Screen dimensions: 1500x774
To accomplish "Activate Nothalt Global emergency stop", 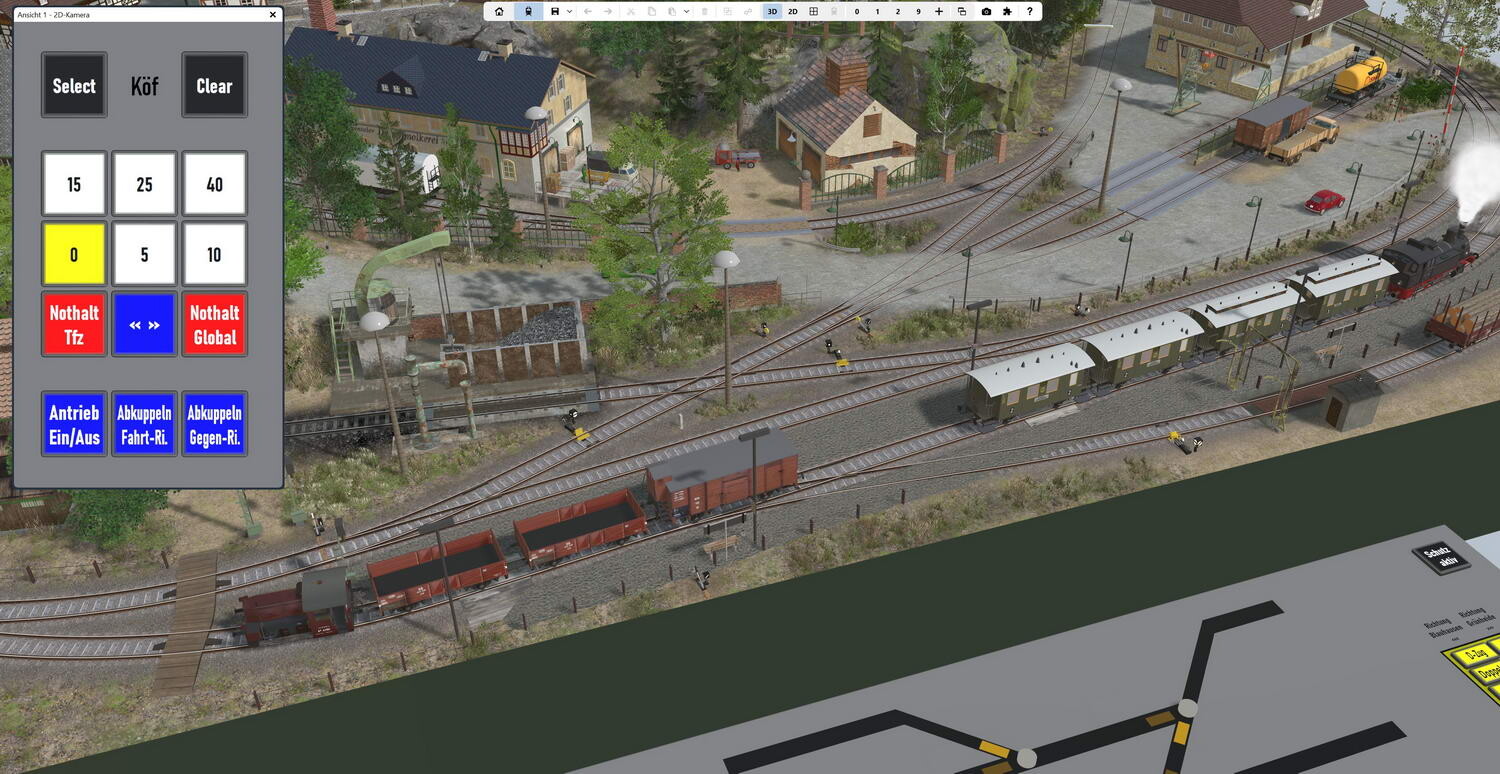I will pyautogui.click(x=214, y=324).
